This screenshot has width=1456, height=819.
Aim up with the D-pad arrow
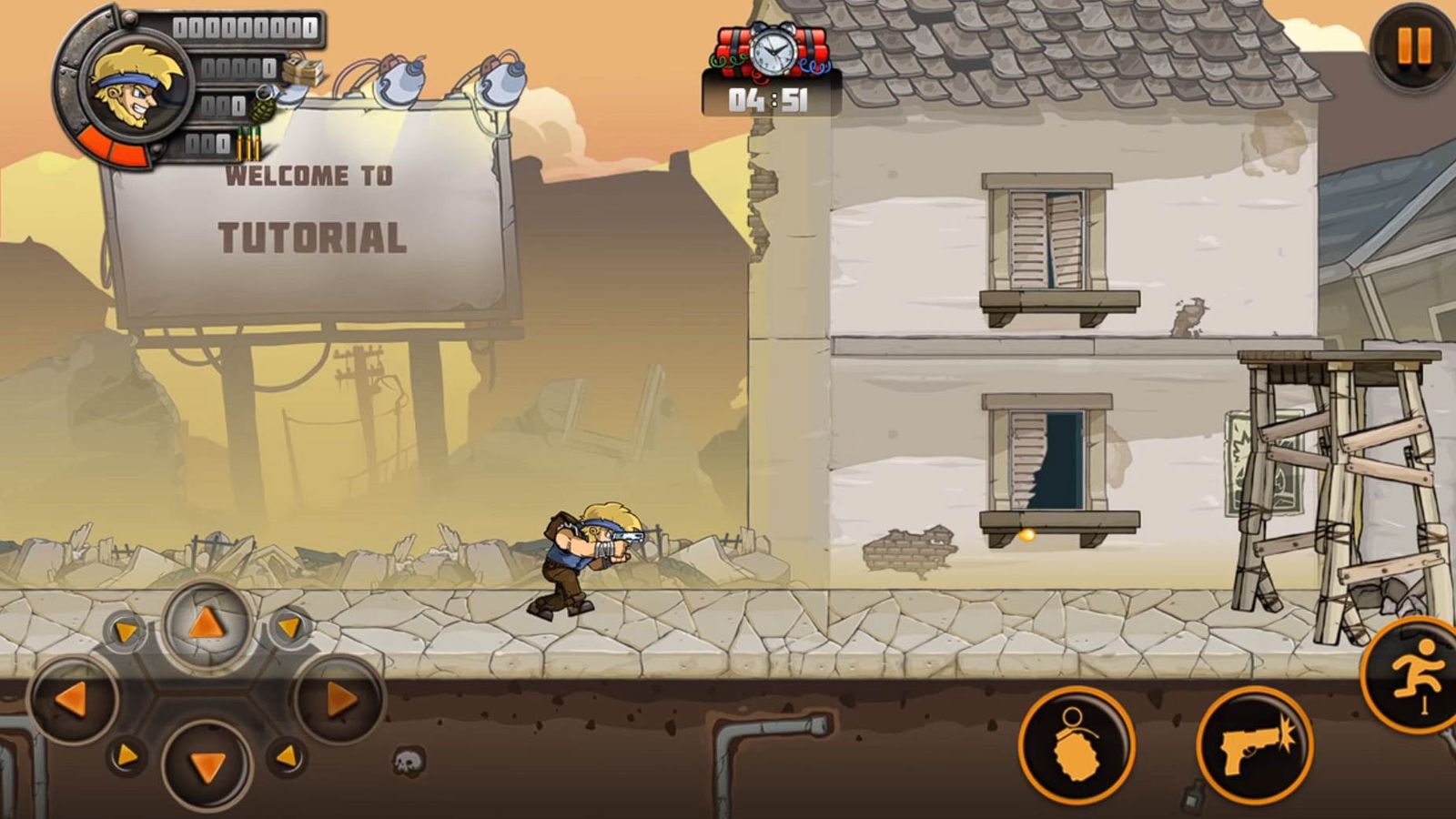[x=207, y=624]
